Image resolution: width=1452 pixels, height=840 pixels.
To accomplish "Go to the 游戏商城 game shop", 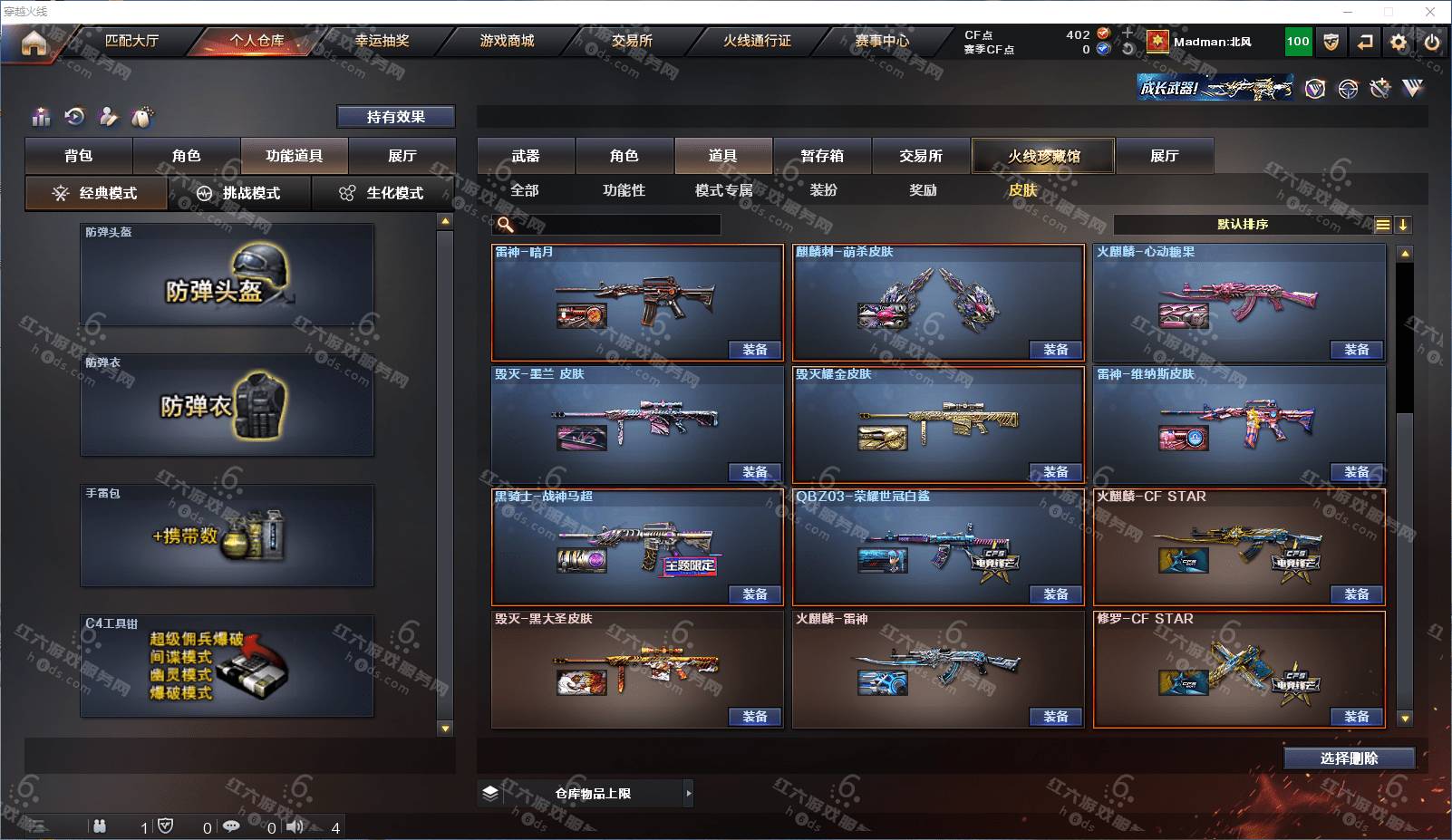I will (507, 41).
